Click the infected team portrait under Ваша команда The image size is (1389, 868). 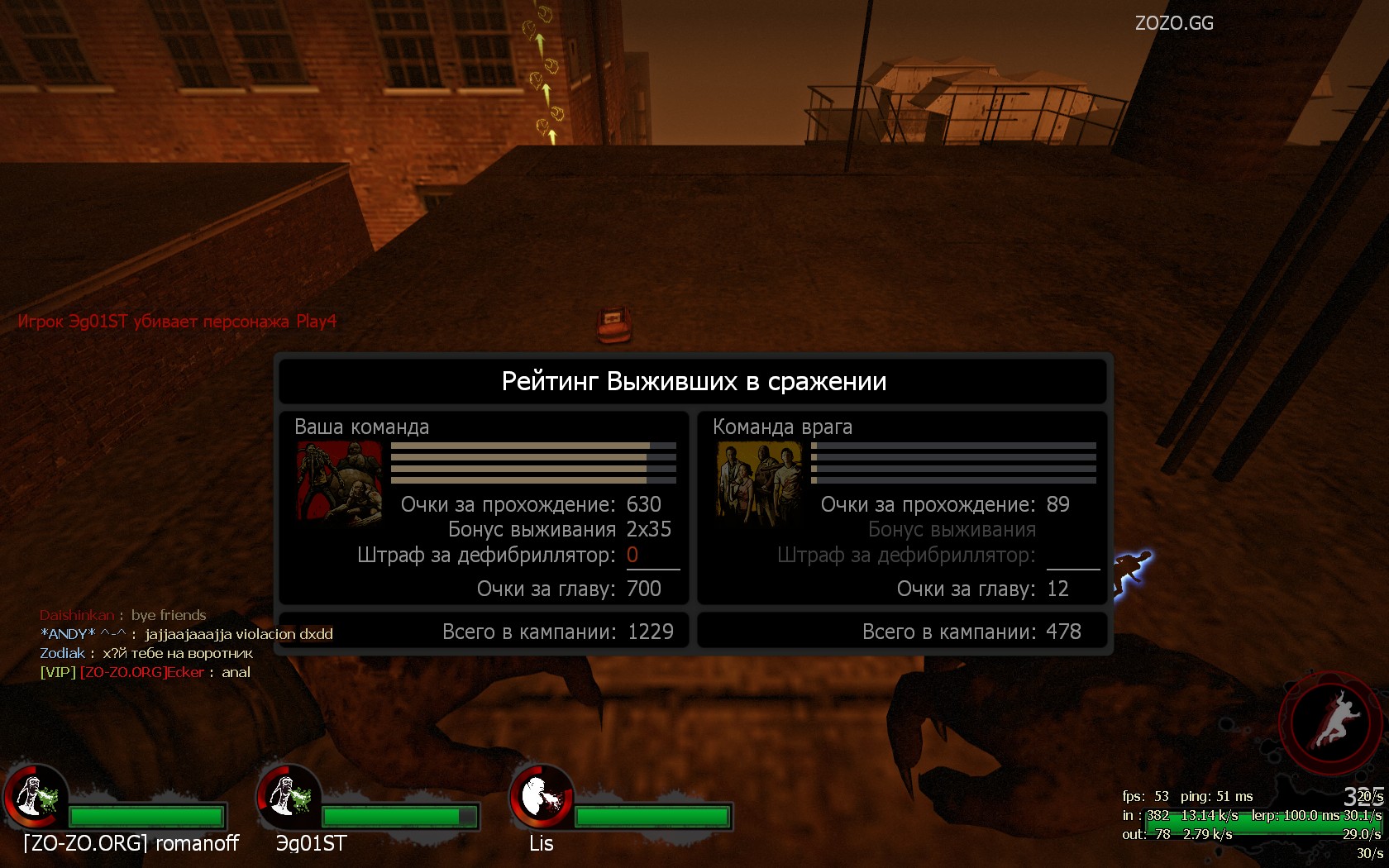[x=340, y=483]
